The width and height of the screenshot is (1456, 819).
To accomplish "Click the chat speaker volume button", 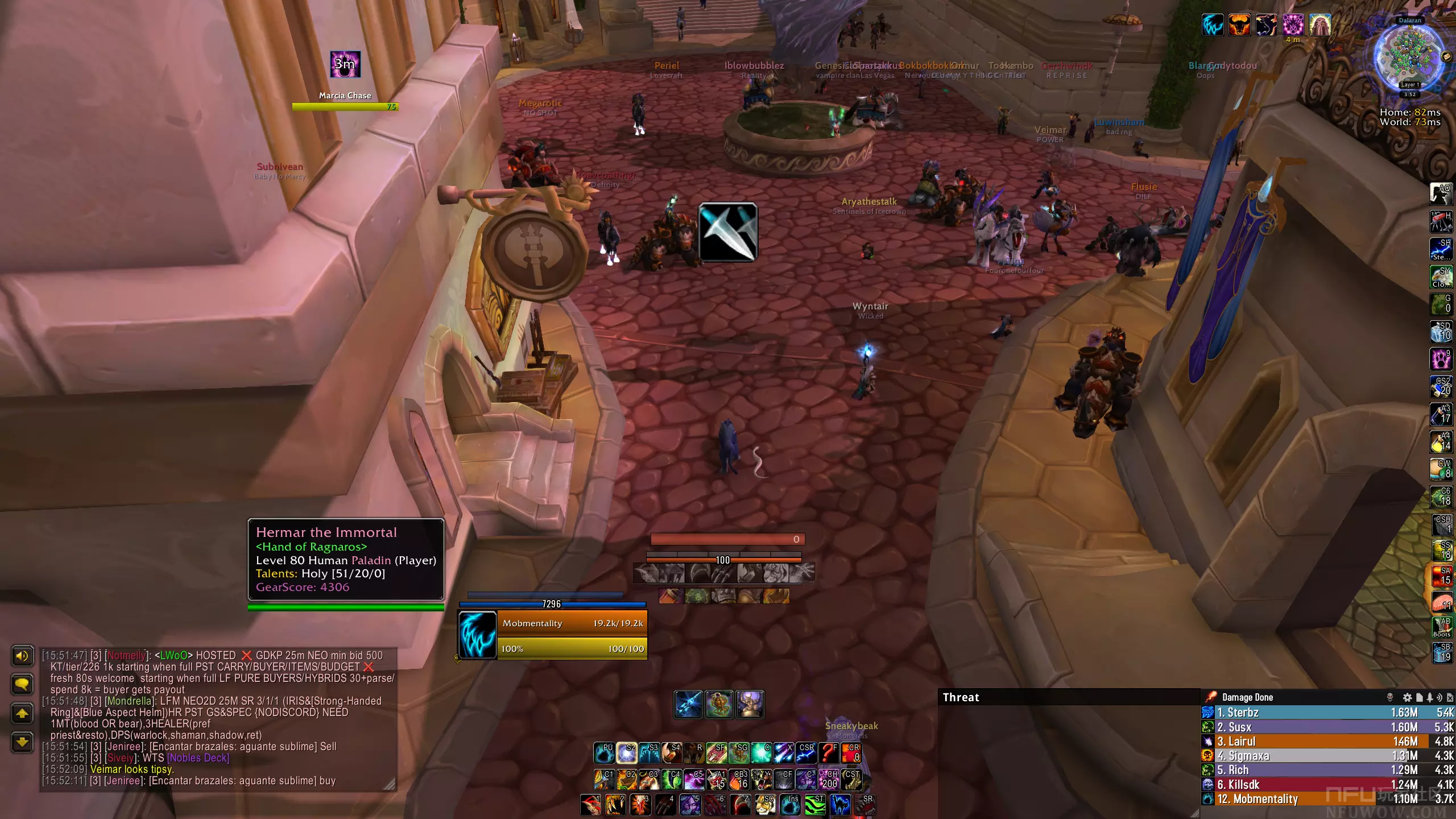I will [x=22, y=656].
